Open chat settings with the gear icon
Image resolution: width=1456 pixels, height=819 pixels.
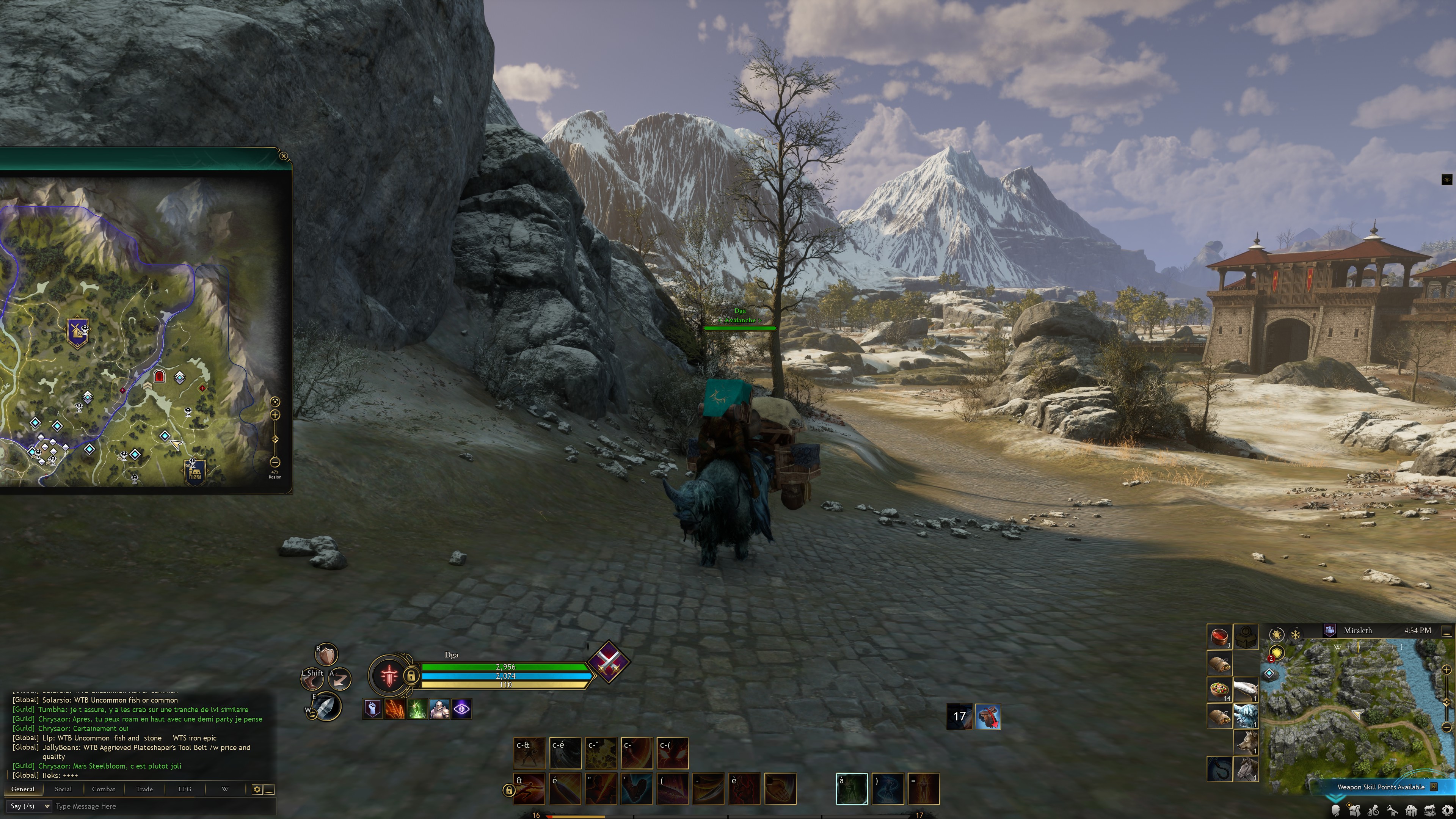(x=257, y=789)
